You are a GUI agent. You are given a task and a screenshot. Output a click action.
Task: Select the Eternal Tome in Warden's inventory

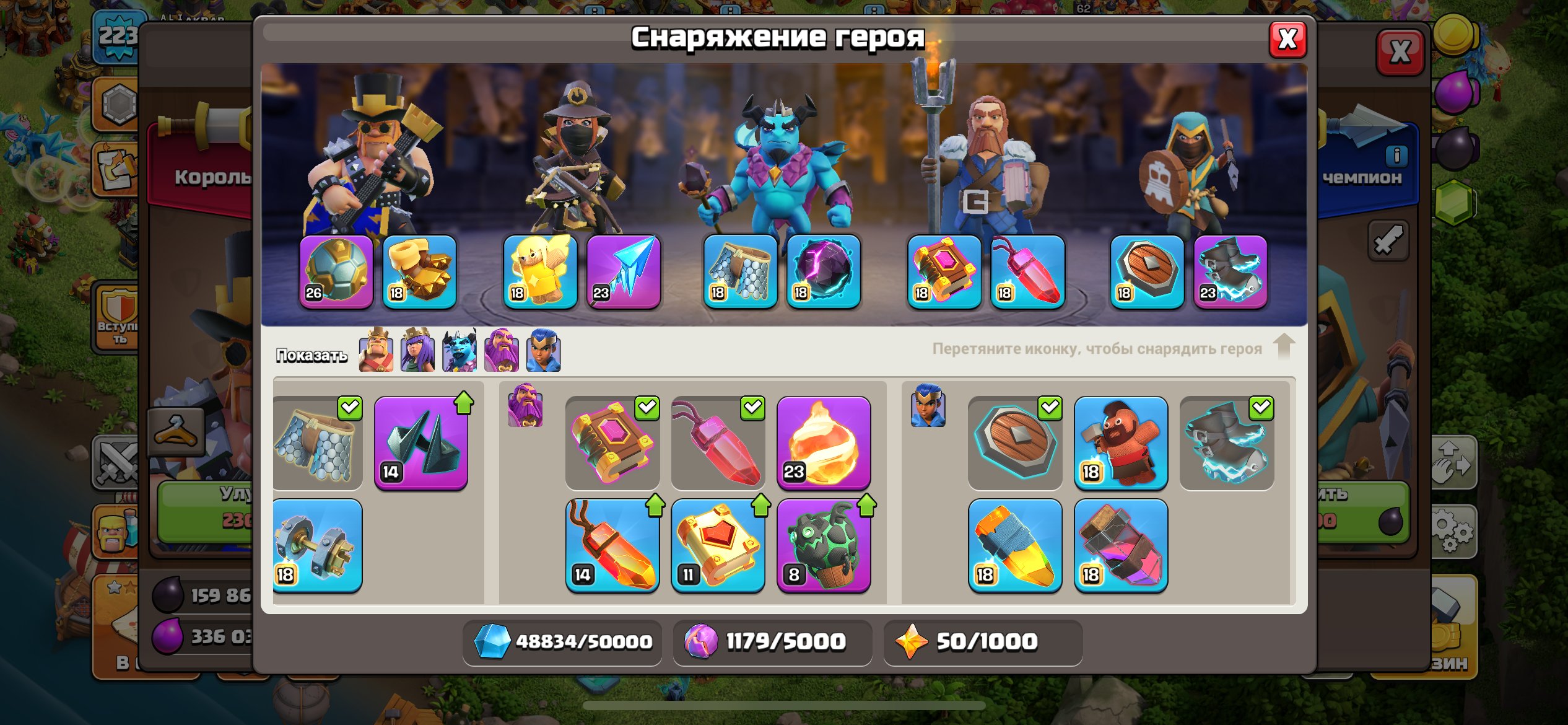coord(612,443)
